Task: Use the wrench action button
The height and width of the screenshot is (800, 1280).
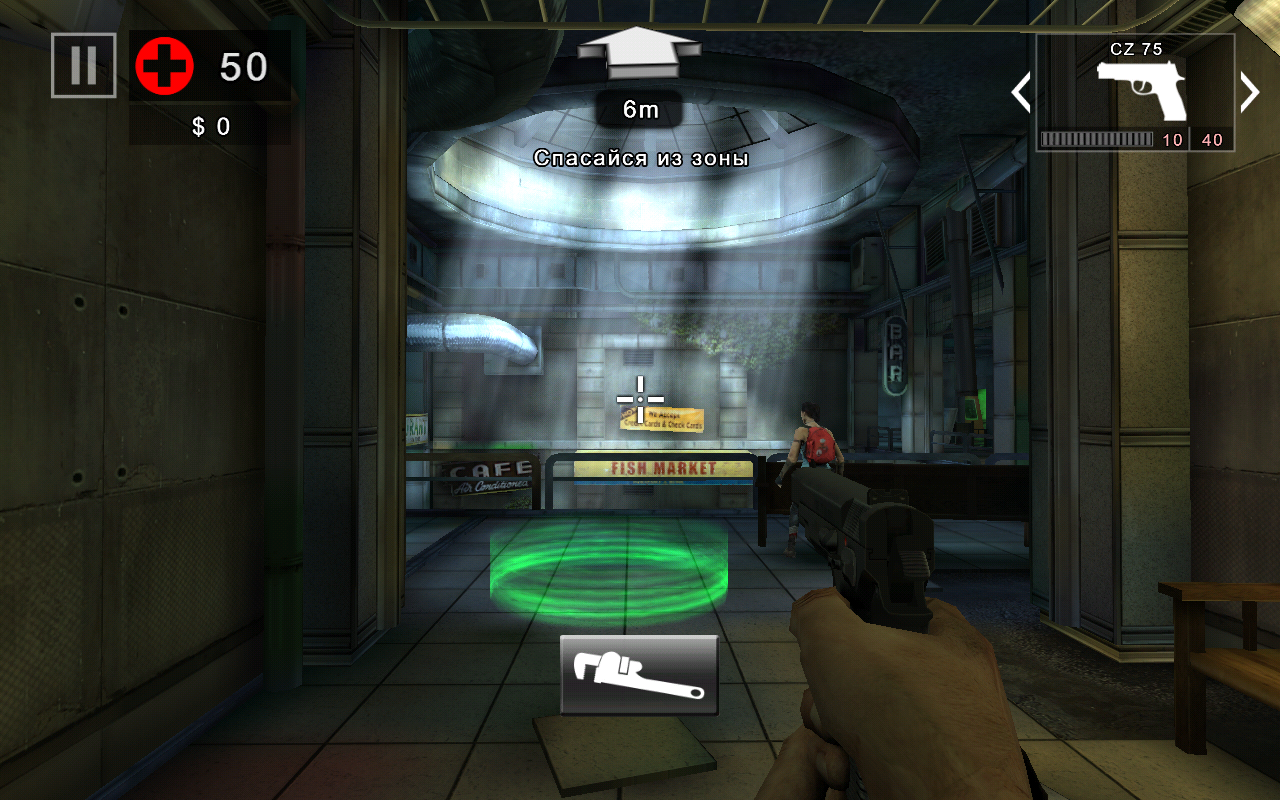Action: 639,675
